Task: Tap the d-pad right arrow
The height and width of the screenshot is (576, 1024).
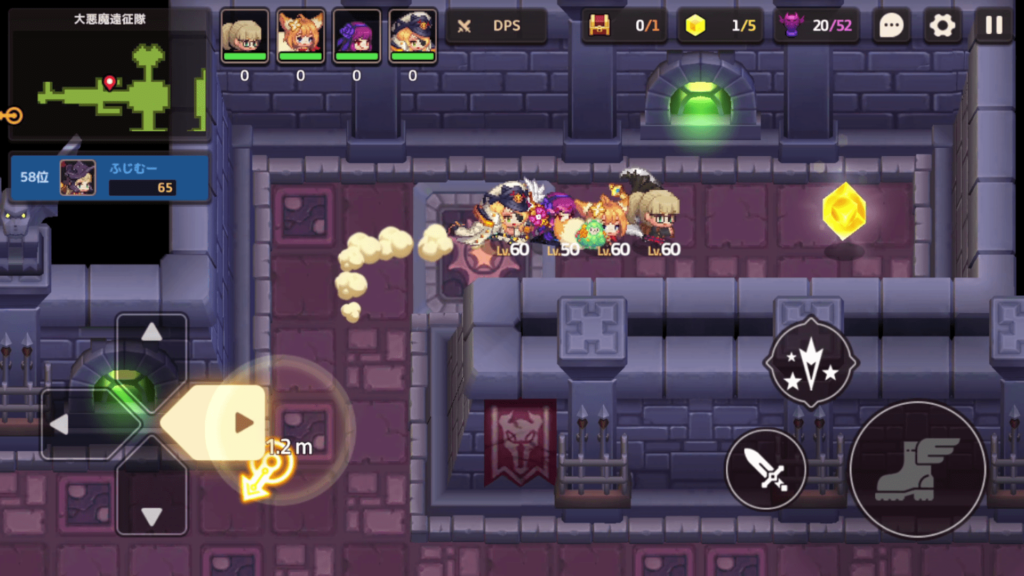Action: [242, 423]
